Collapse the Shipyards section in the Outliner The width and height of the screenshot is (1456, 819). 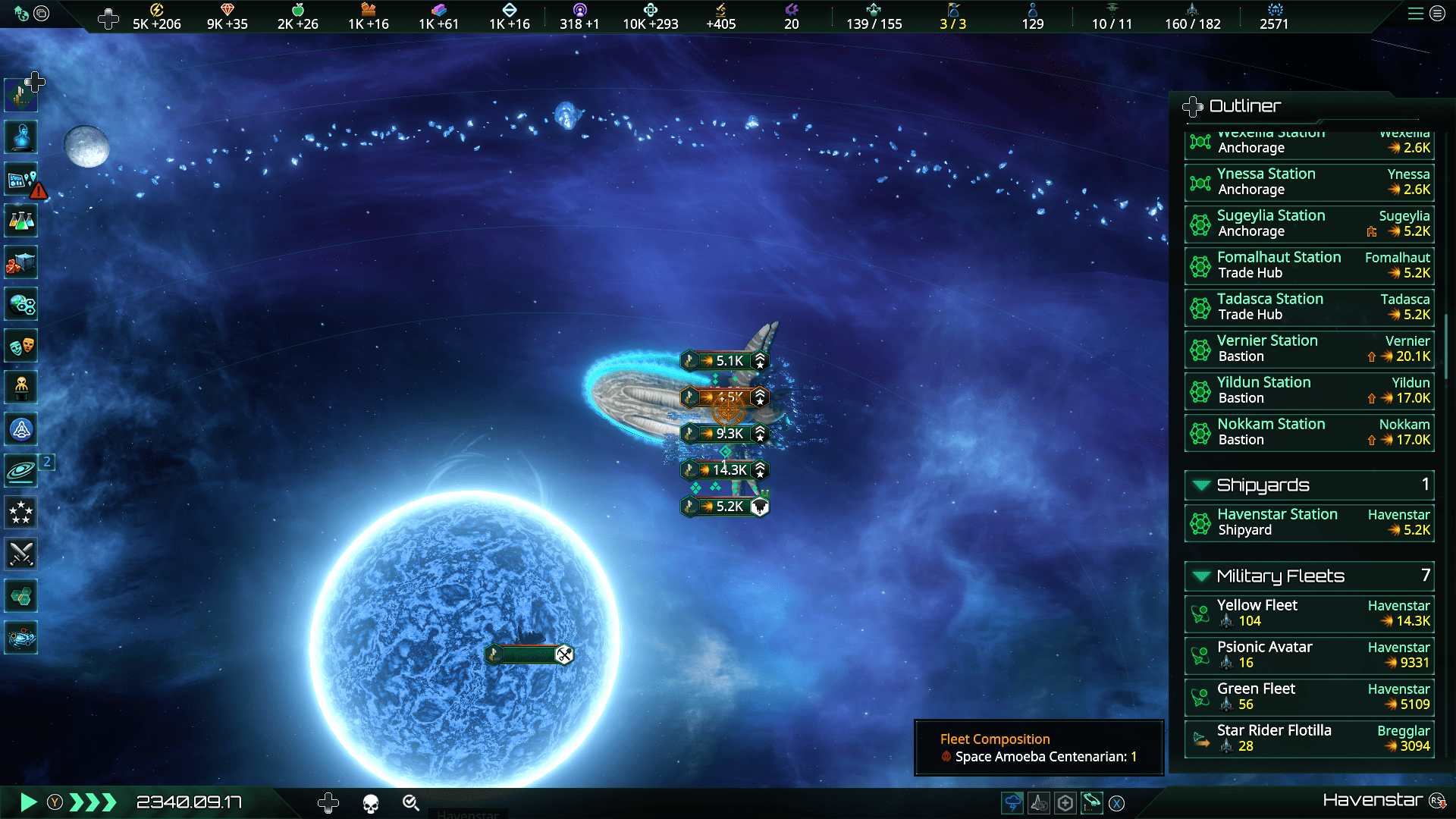[x=1200, y=485]
